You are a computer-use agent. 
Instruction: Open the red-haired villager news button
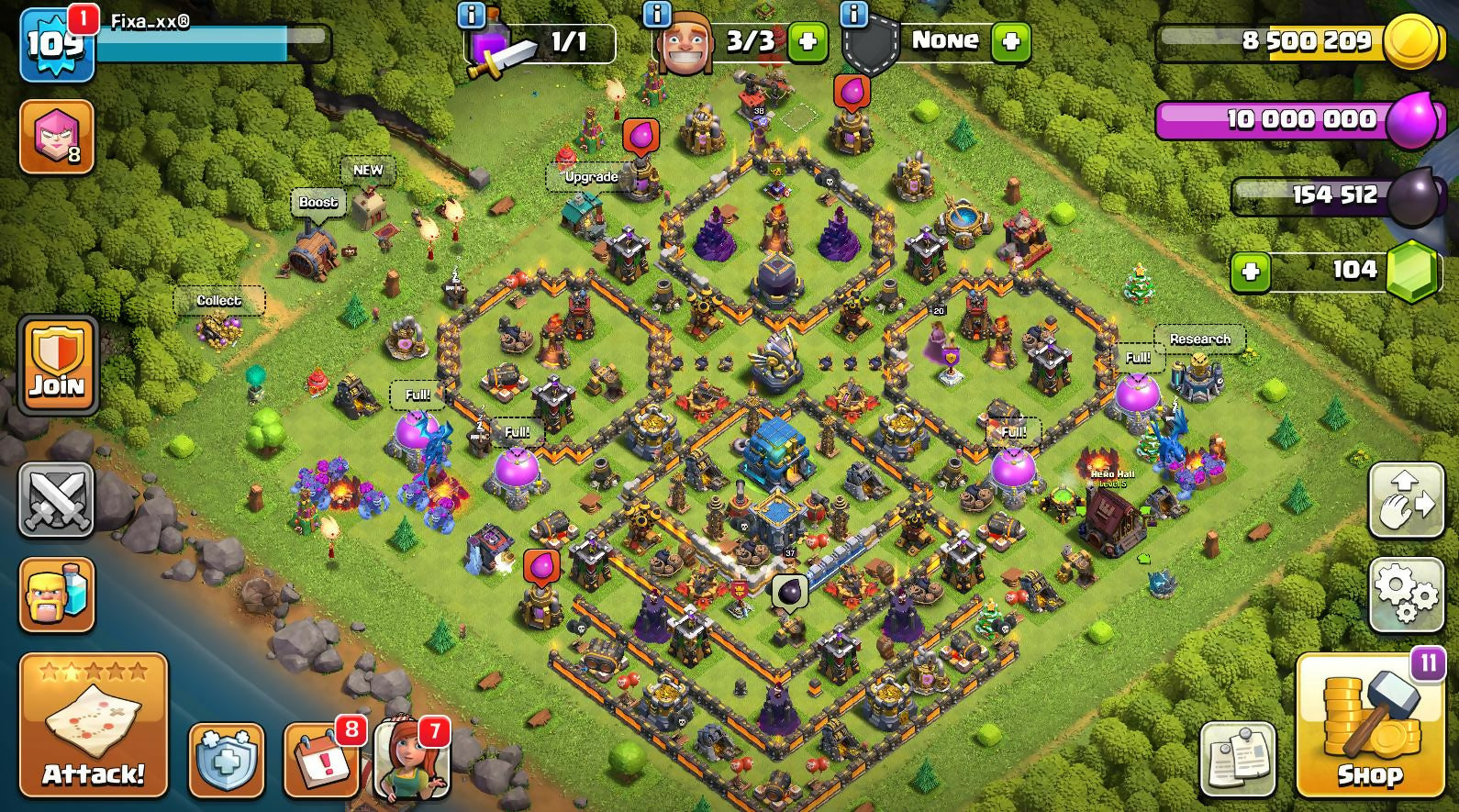click(412, 761)
